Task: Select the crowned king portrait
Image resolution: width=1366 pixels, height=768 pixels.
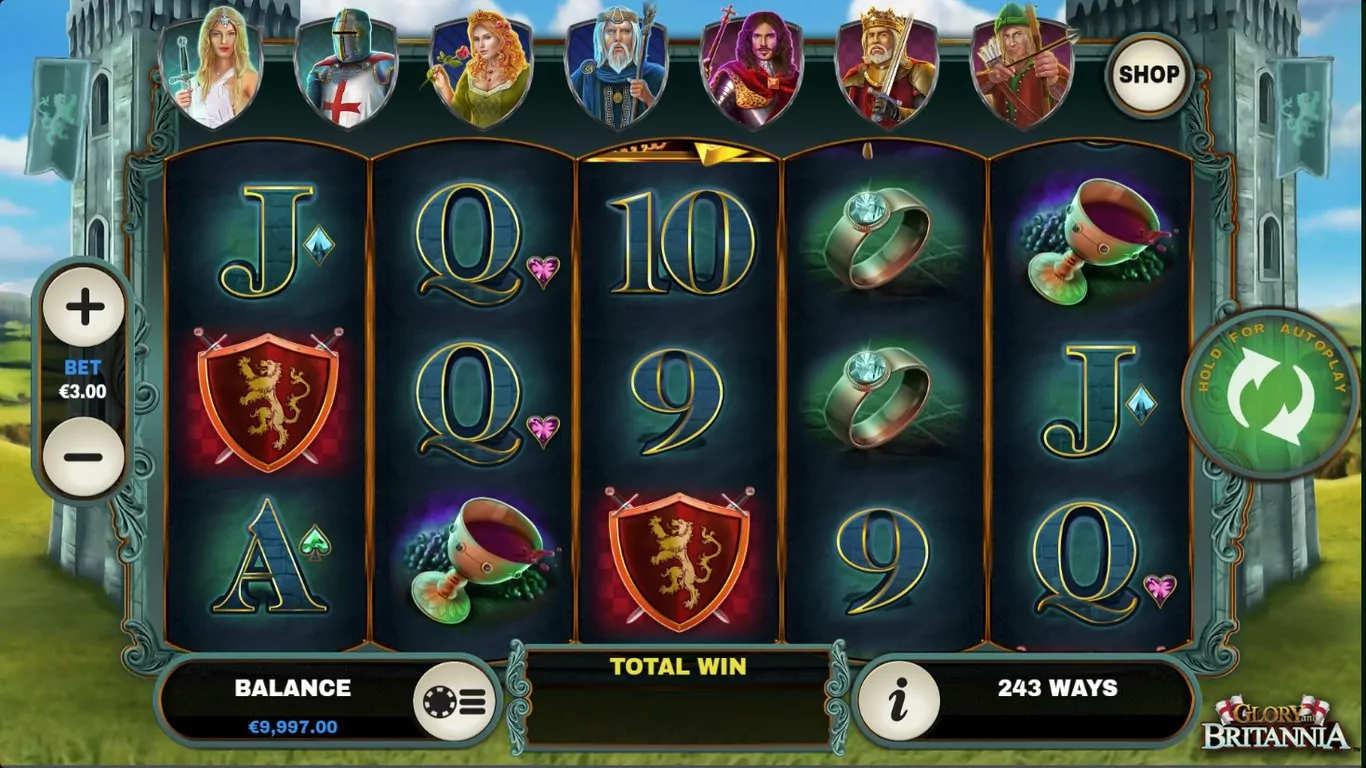Action: (x=886, y=72)
